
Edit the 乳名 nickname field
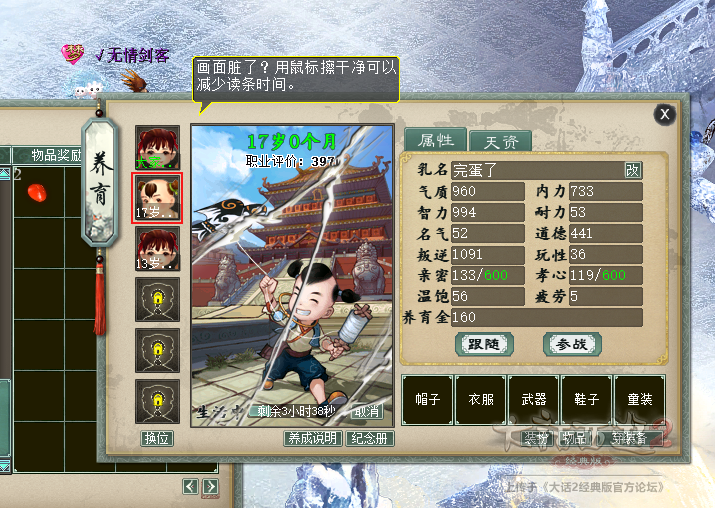tap(535, 170)
